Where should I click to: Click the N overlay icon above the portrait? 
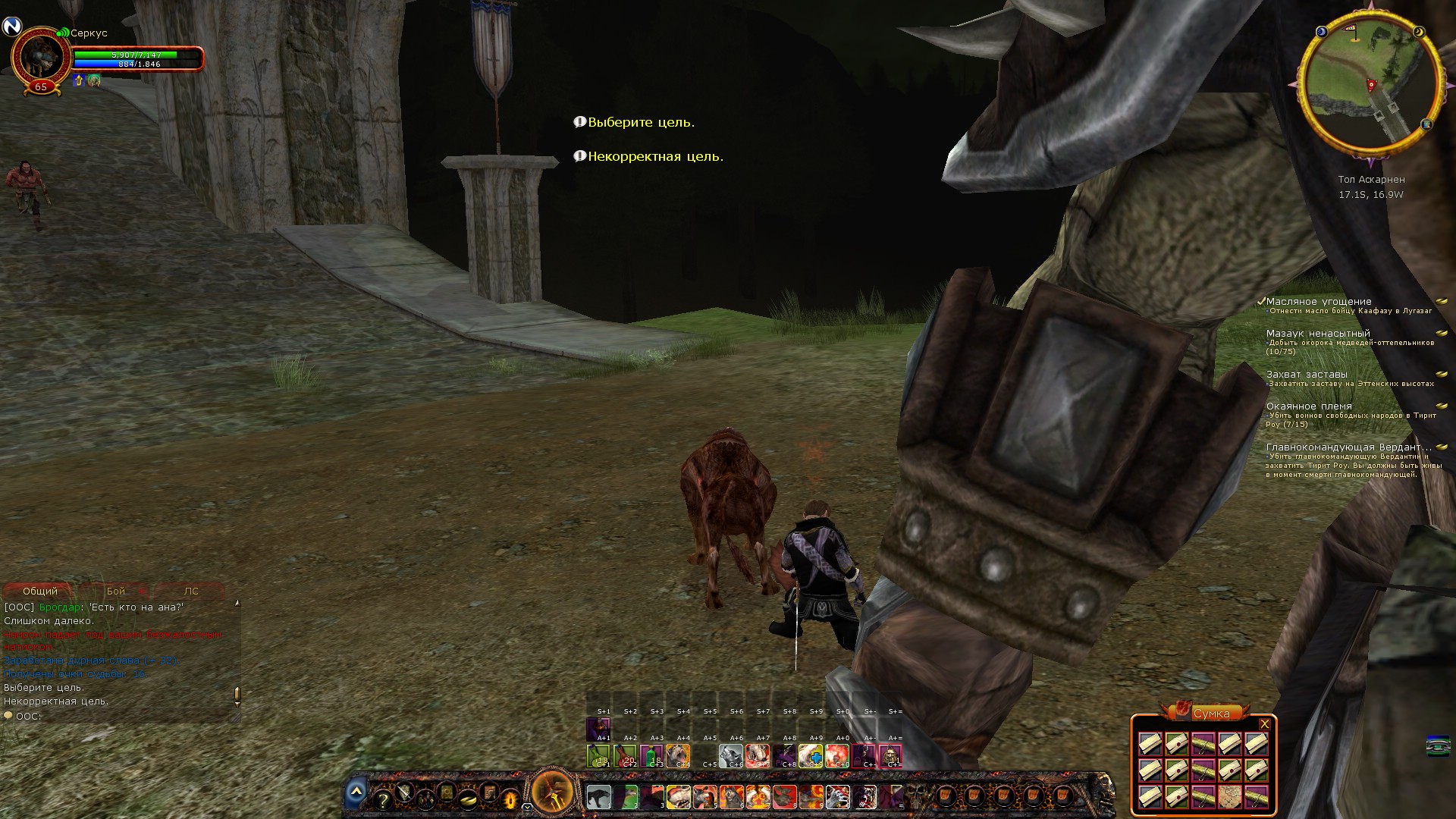click(x=11, y=27)
